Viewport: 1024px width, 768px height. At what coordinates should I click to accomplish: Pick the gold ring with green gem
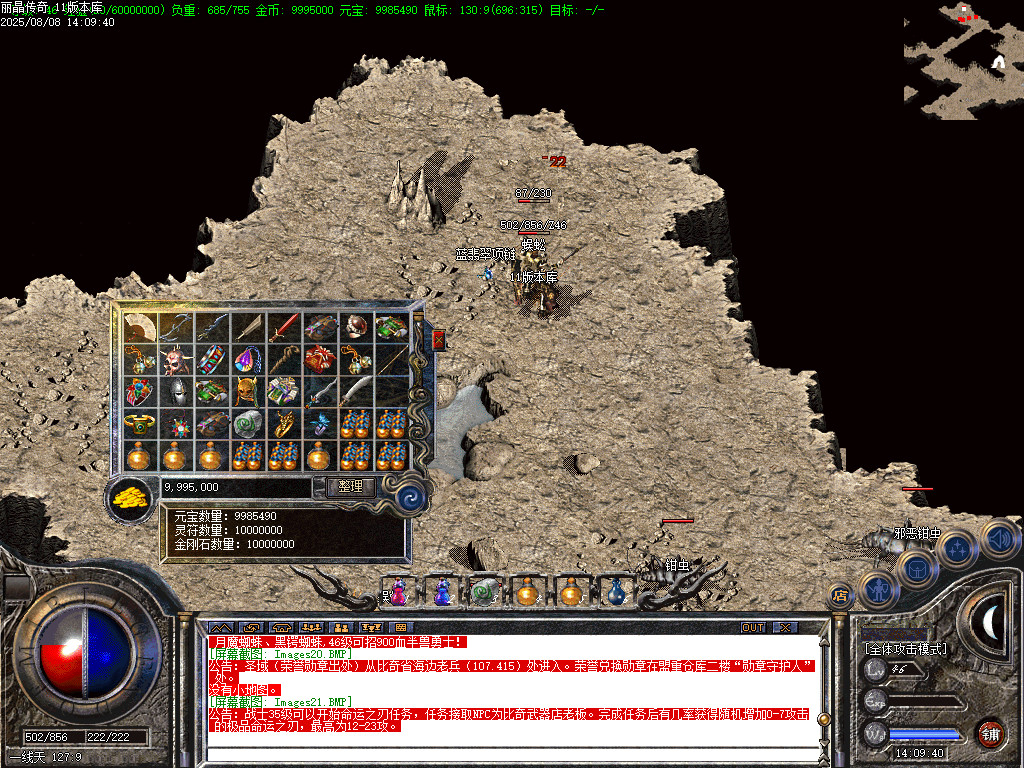[140, 424]
